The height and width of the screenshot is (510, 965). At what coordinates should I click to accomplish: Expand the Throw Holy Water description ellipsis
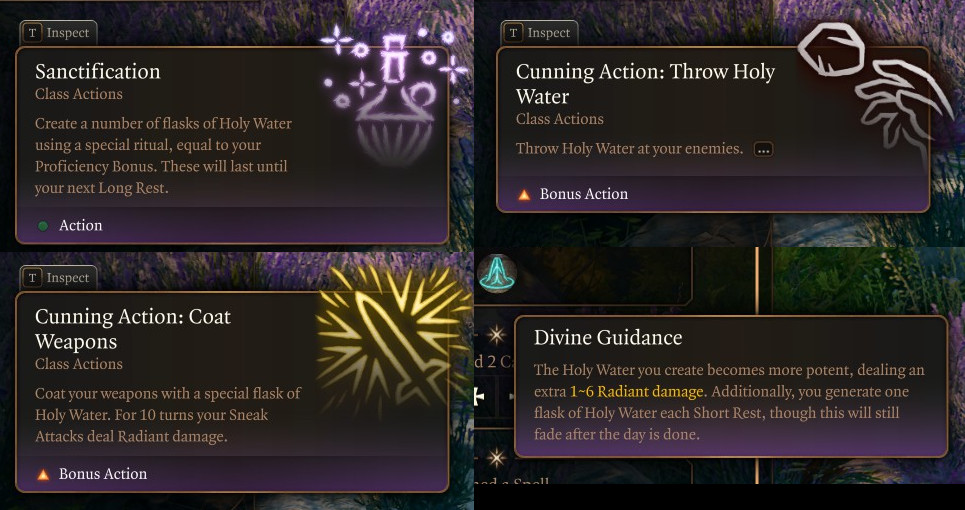(764, 150)
